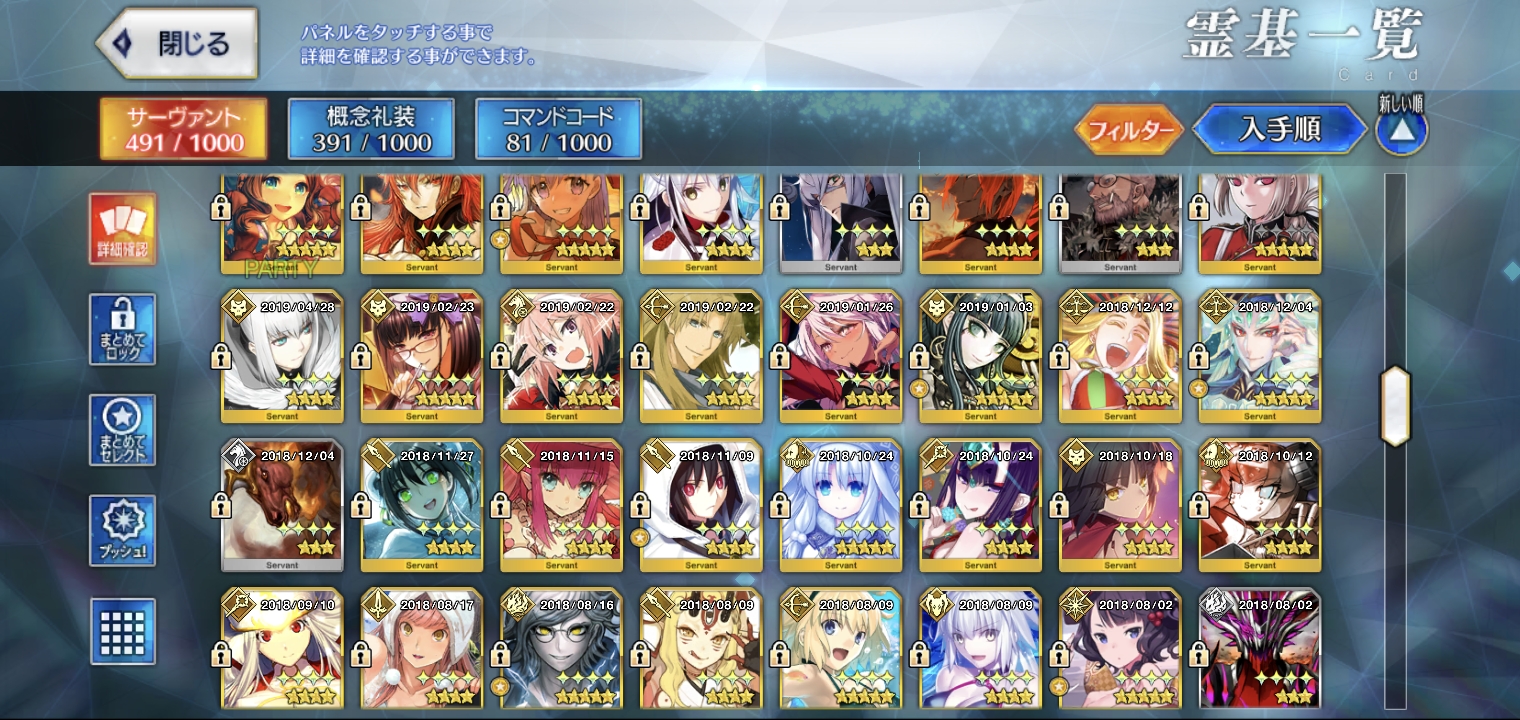Open the servant card dated 2019/02/23
Screen dimensions: 1520x720
pos(422,356)
